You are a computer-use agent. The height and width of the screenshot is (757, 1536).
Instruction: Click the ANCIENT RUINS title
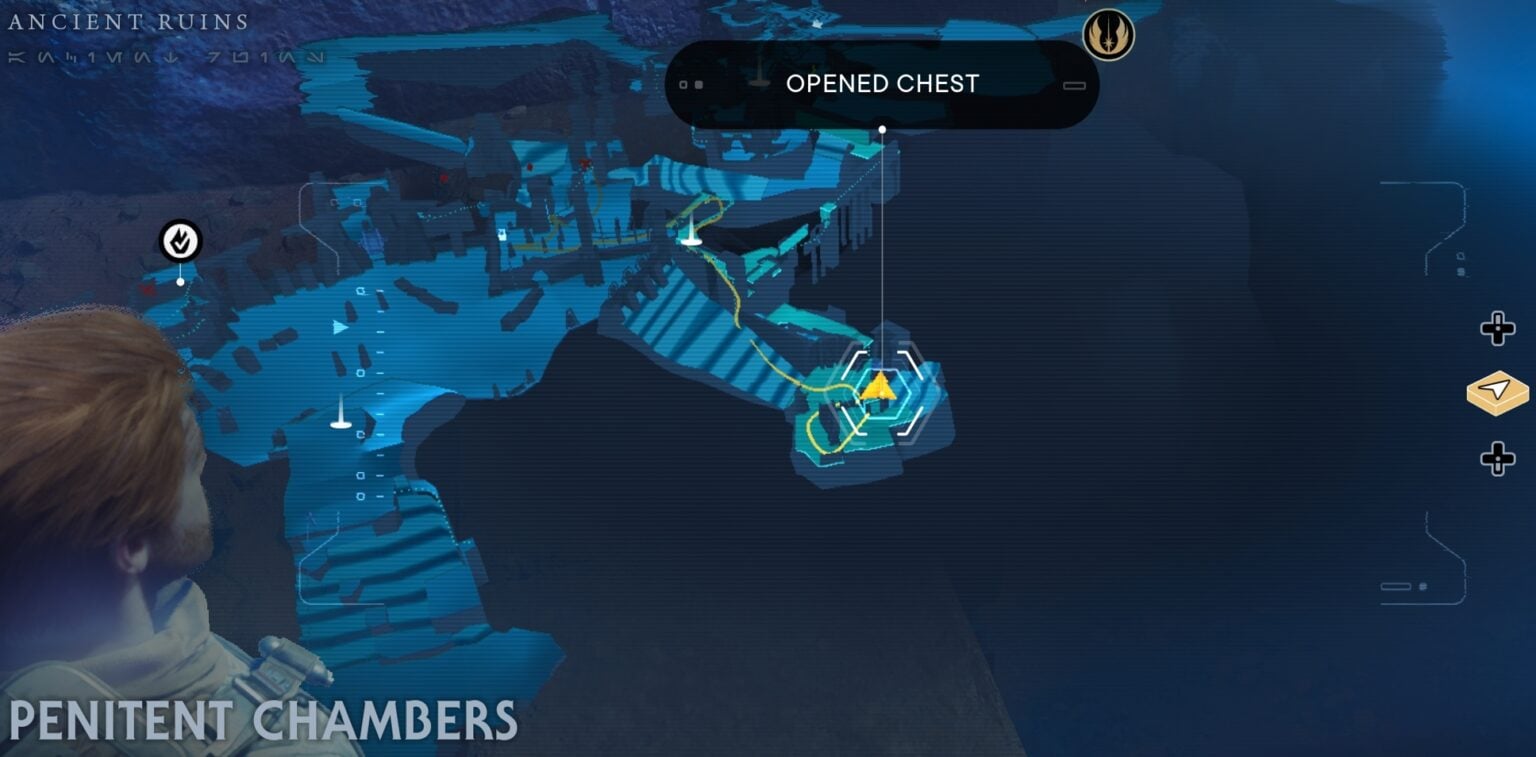pos(130,20)
